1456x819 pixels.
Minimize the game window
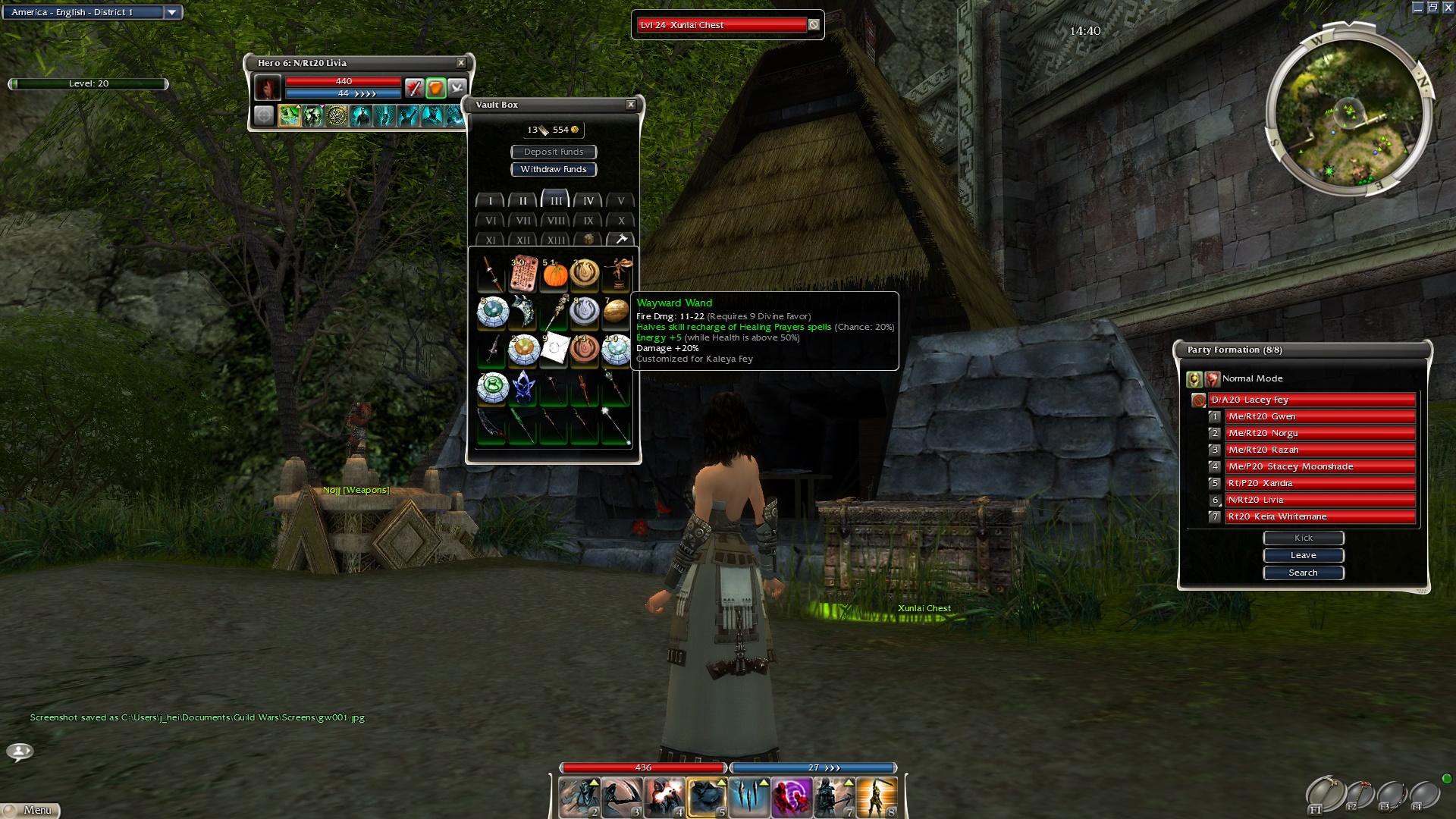coord(1418,8)
